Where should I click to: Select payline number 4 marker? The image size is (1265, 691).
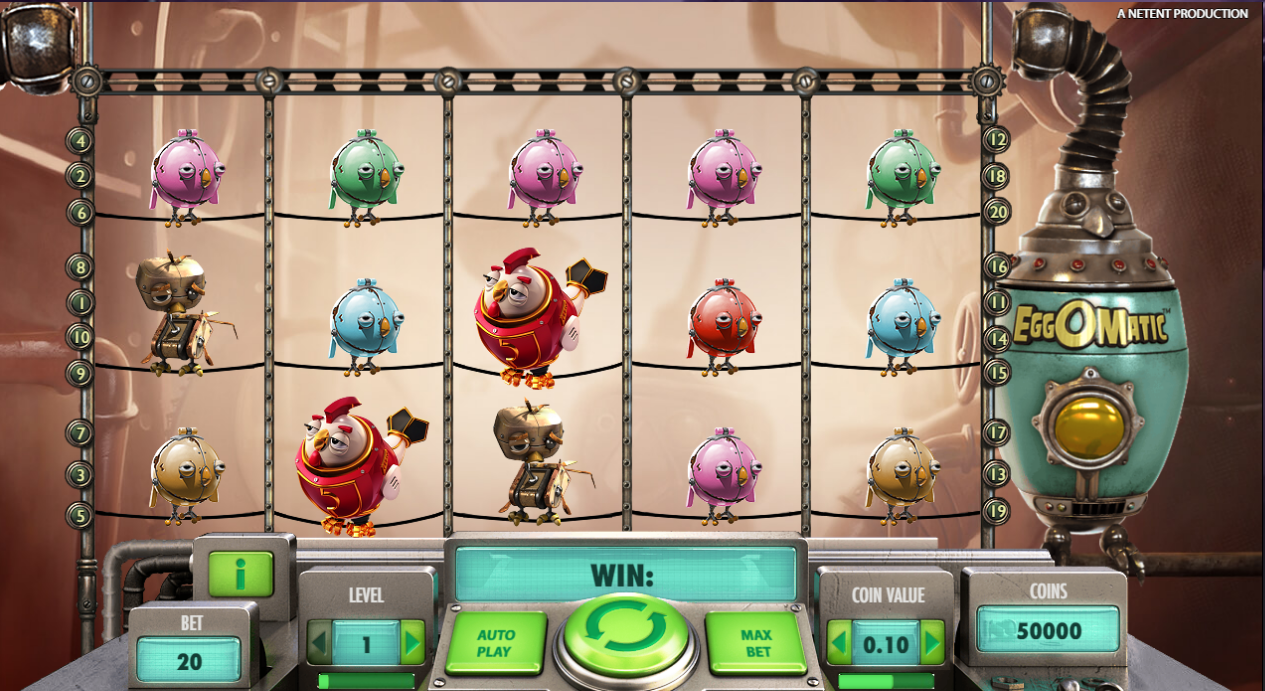point(80,140)
